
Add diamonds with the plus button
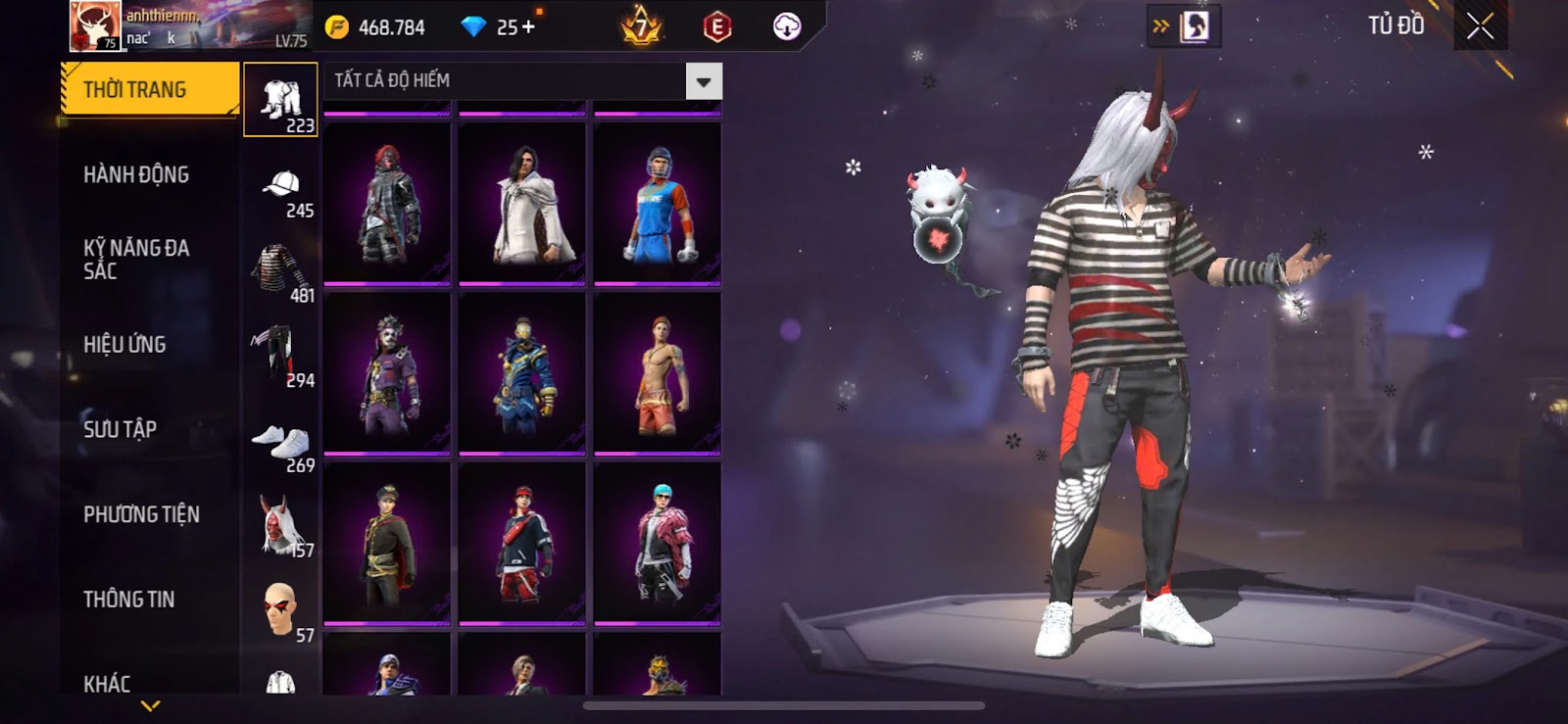click(x=529, y=26)
